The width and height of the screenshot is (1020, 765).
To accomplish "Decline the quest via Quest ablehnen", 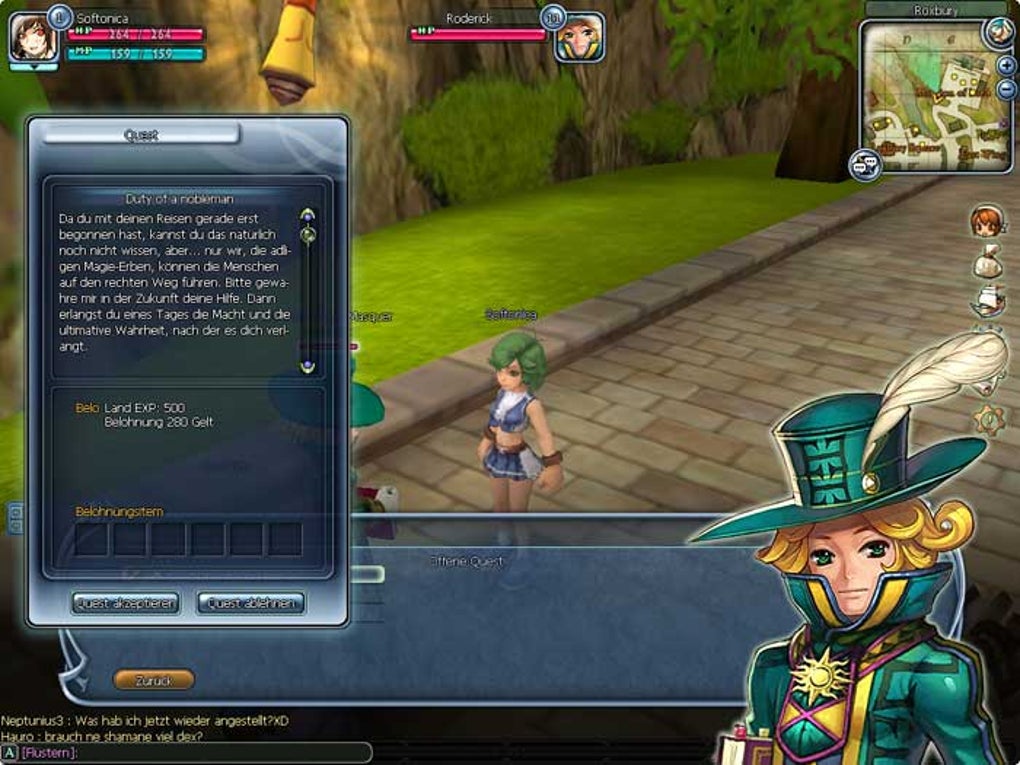I will pos(250,603).
